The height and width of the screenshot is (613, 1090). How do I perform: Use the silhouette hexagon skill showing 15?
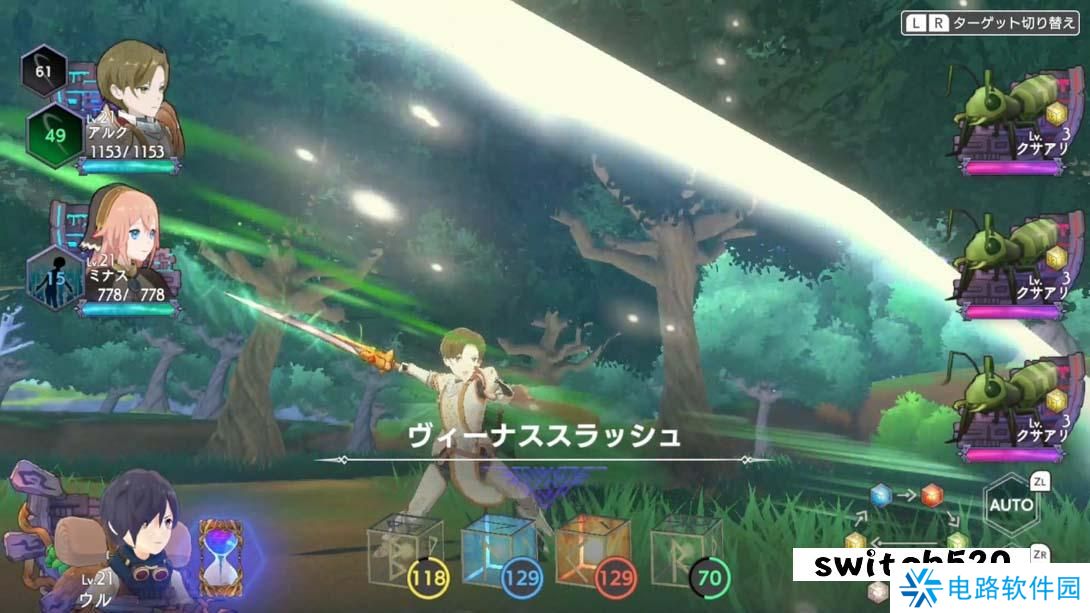click(52, 276)
